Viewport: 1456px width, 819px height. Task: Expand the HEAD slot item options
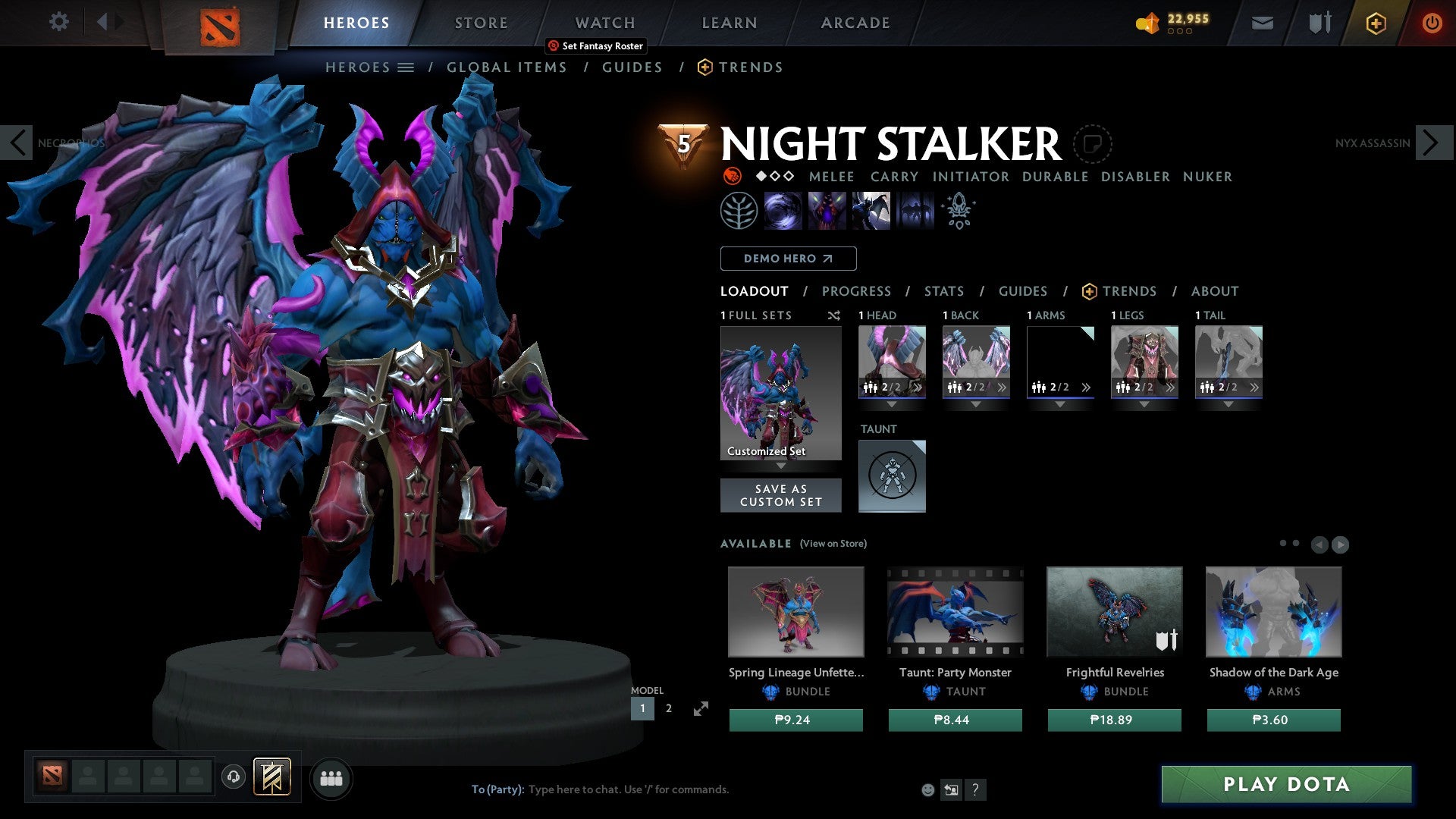[x=918, y=388]
